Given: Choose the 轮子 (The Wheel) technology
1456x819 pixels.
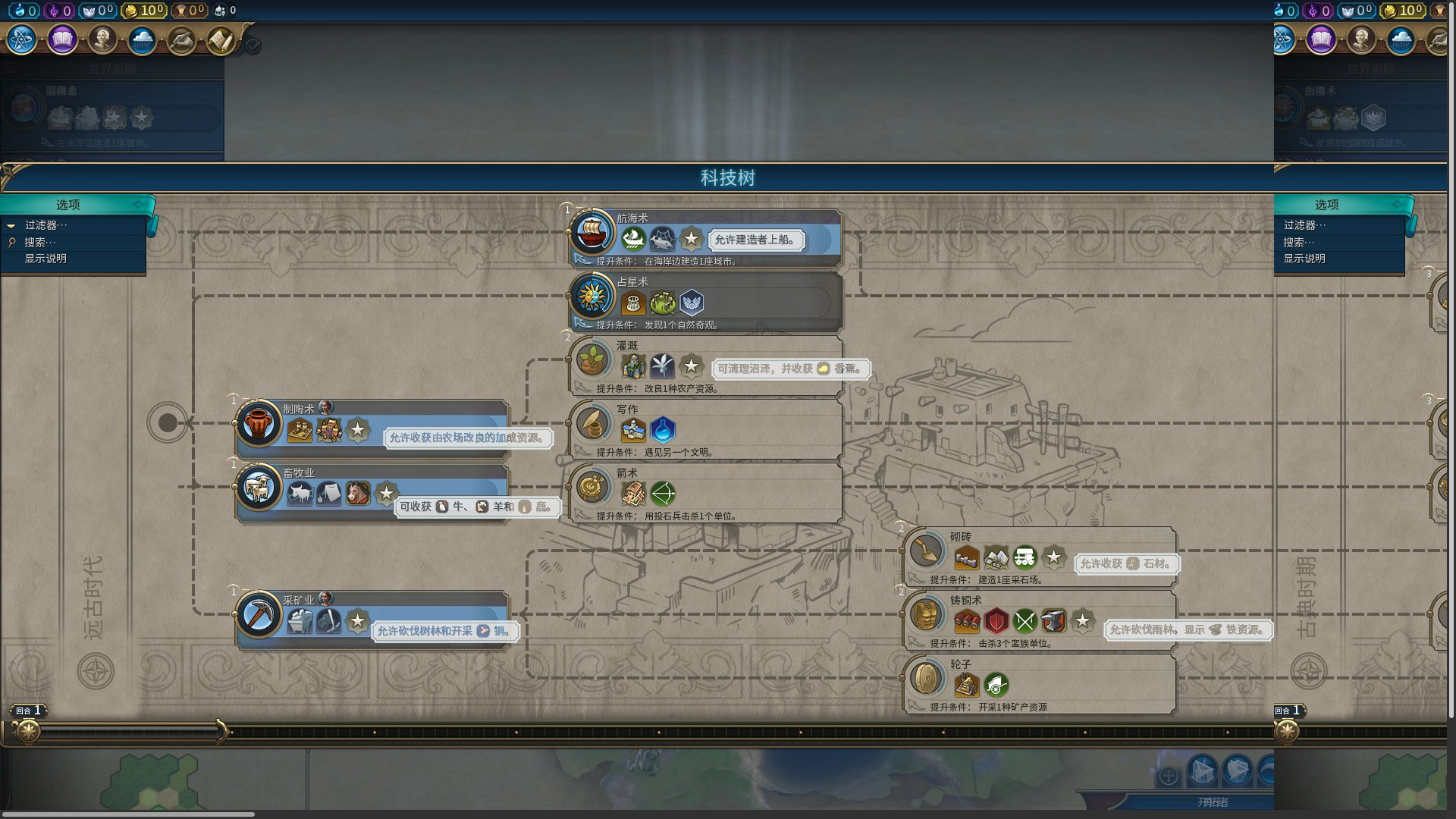Looking at the screenshot, I should pos(926,677).
